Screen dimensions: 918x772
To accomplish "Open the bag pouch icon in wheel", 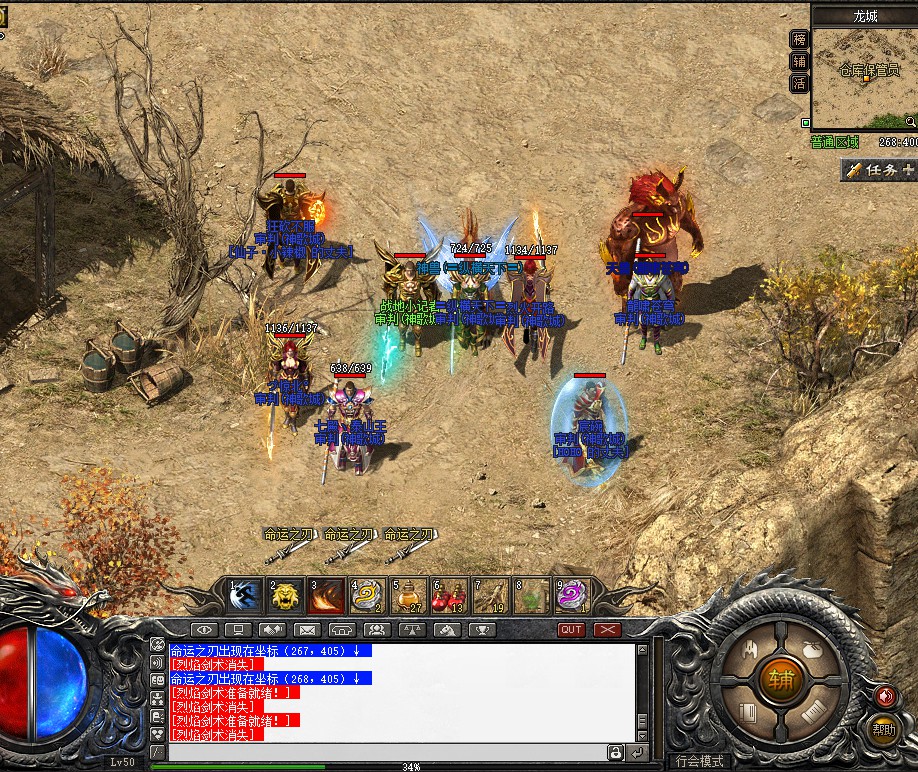I will pos(814,648).
